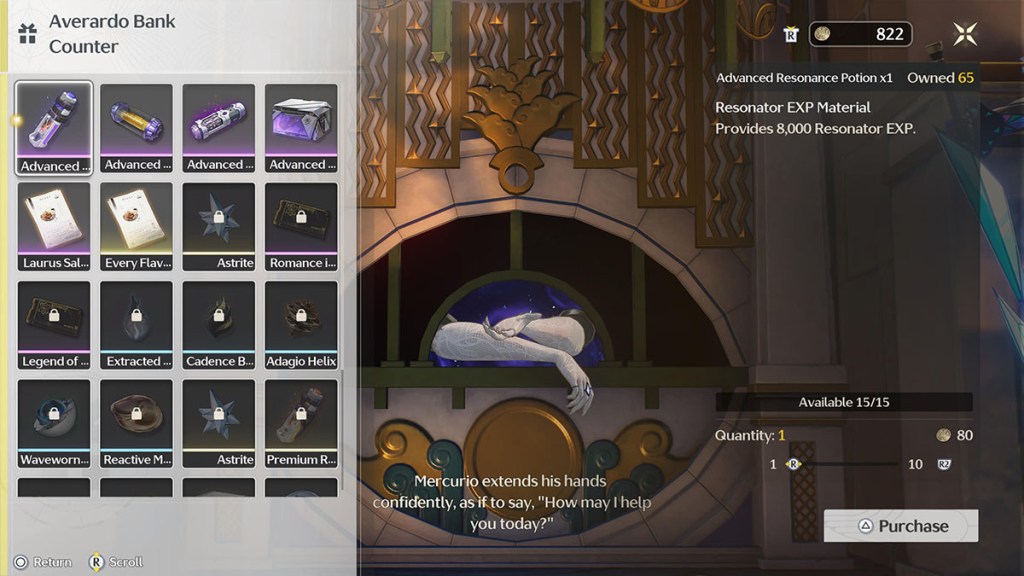Select the Advanced Resonance Potion bottle item
Screen dimensions: 1024x576
(54, 128)
